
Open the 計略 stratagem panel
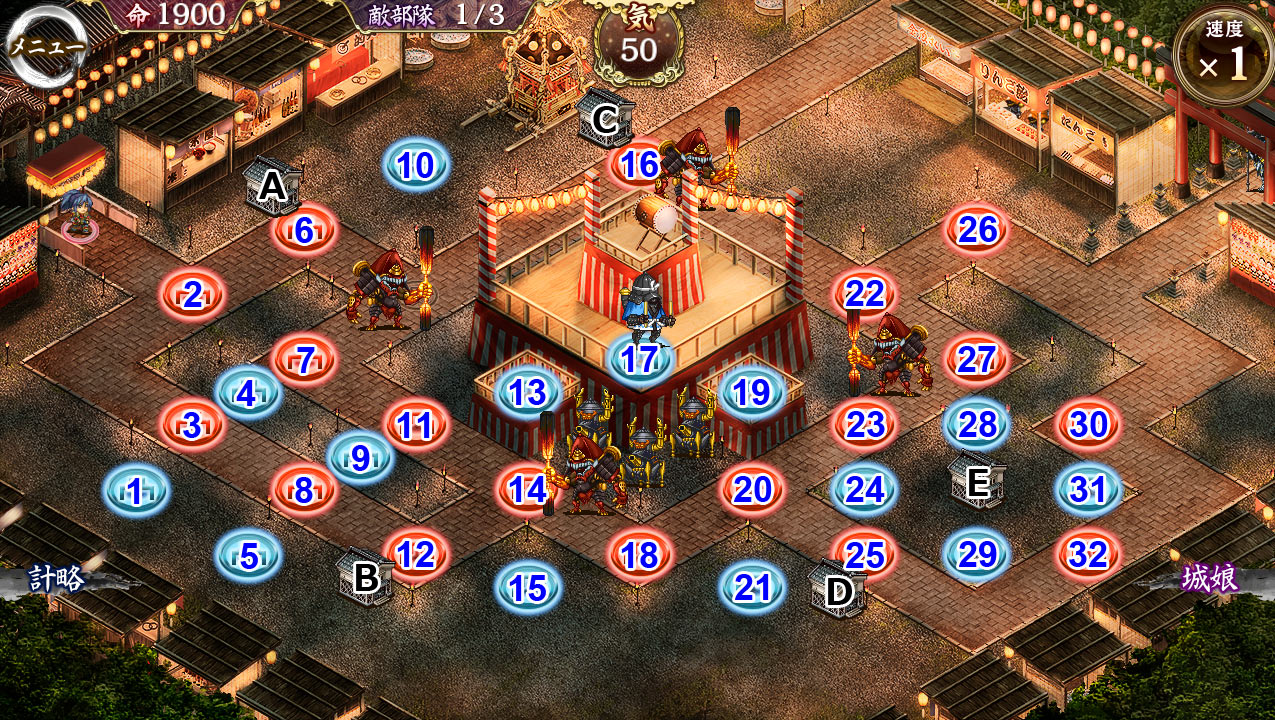(57, 579)
